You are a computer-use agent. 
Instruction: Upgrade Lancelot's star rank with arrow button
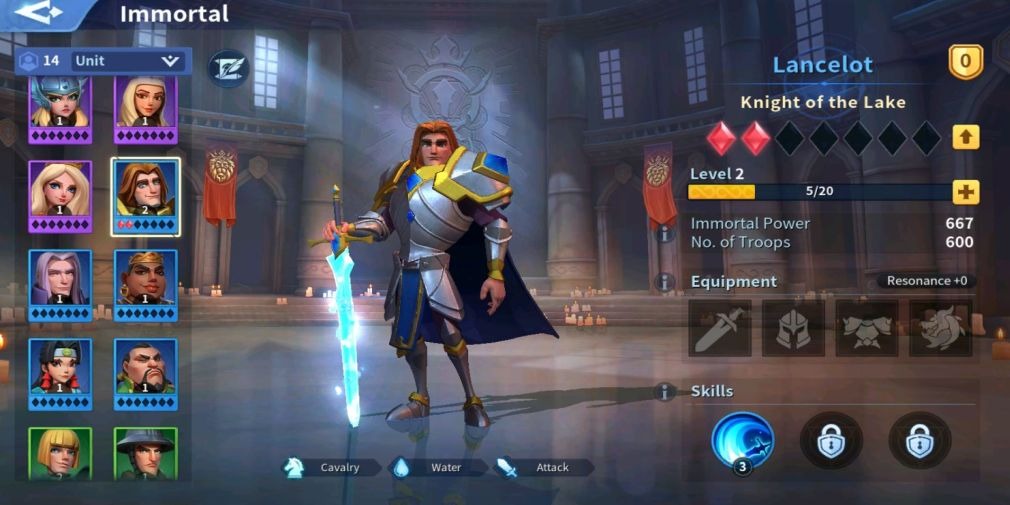[x=965, y=137]
